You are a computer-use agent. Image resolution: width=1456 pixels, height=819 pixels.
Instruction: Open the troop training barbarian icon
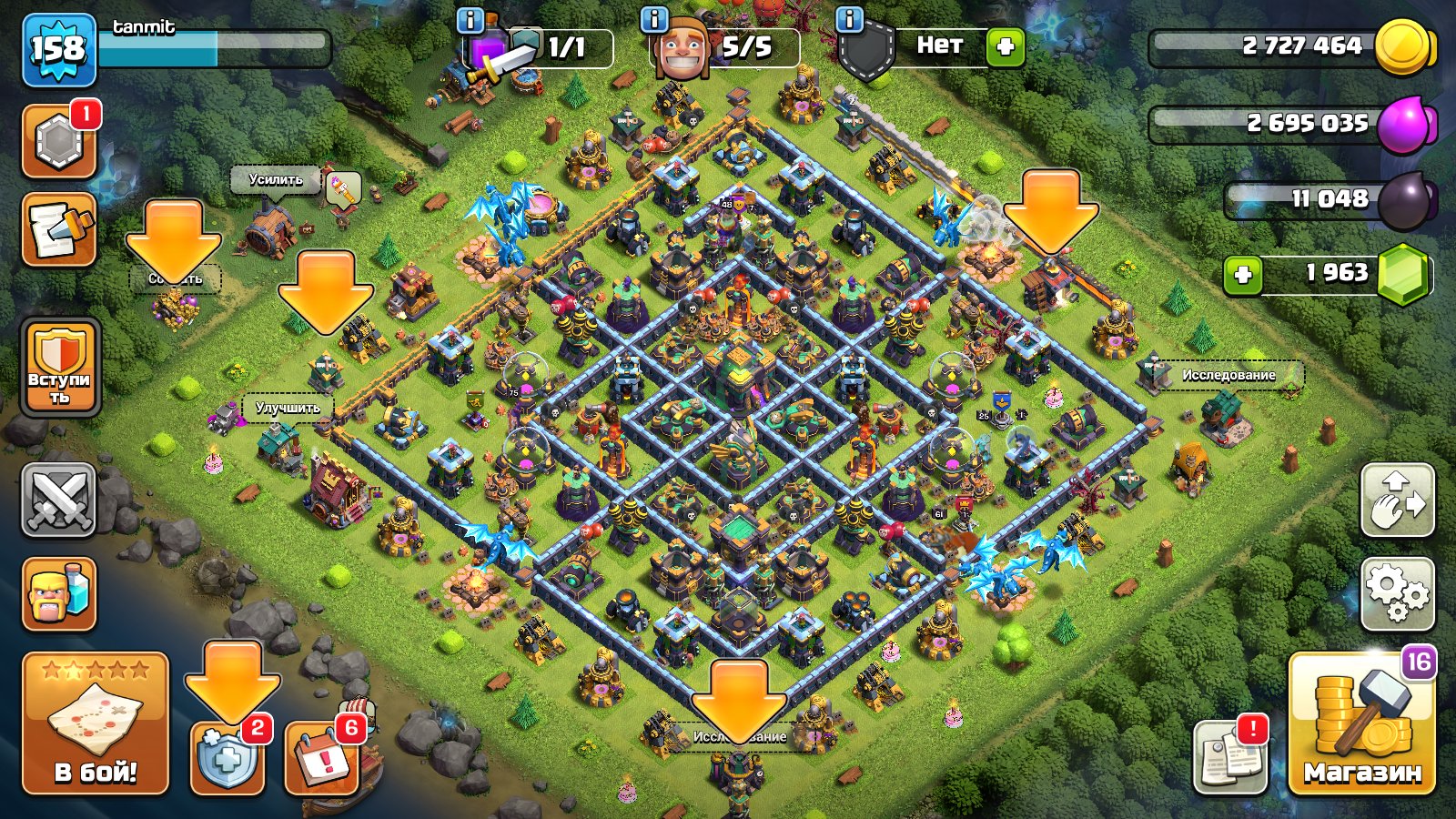59,591
